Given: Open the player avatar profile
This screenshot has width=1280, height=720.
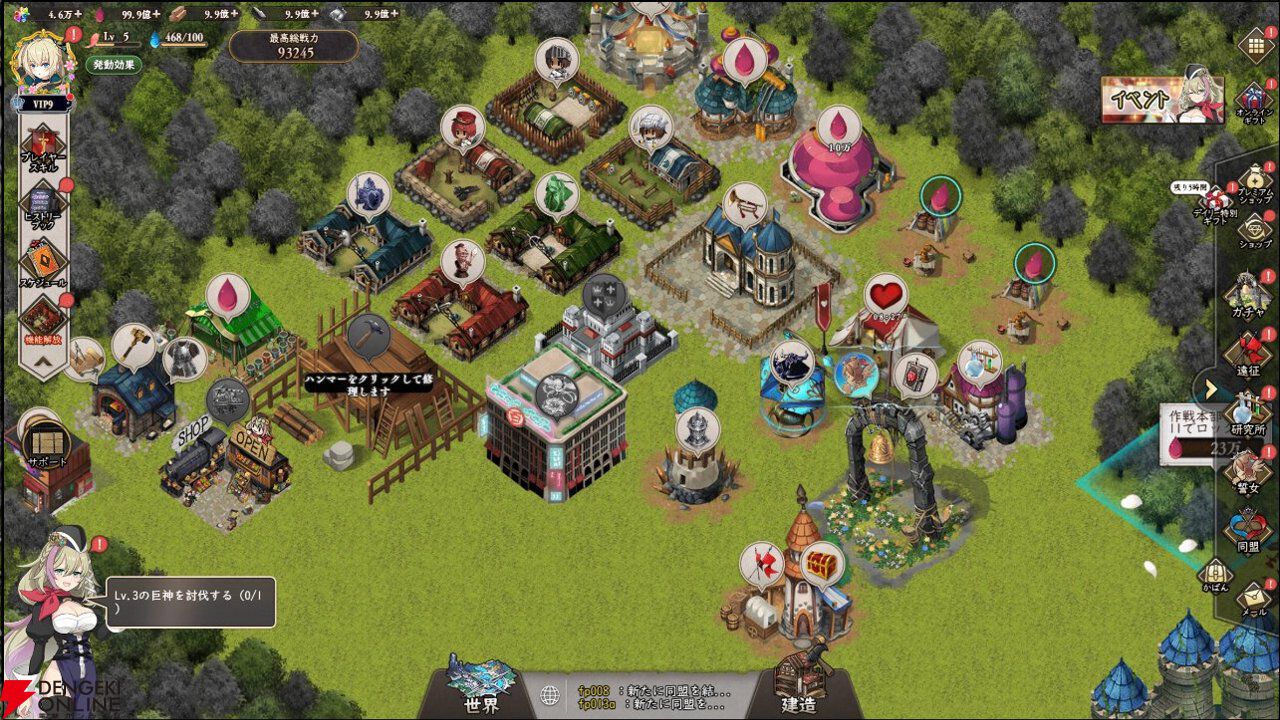Looking at the screenshot, I should coord(42,55).
